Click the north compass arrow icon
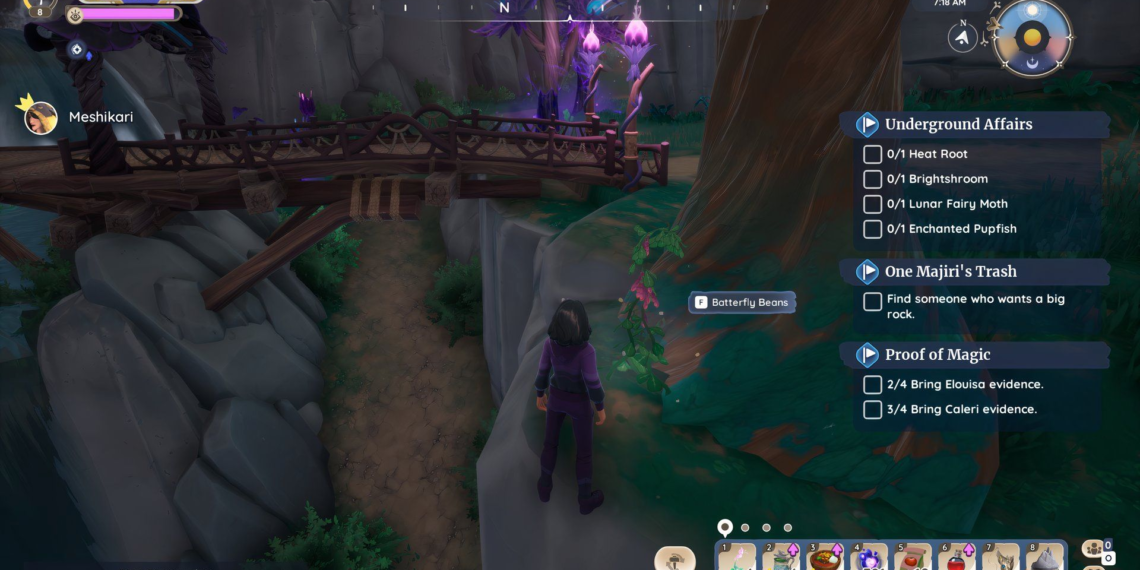 coord(962,38)
